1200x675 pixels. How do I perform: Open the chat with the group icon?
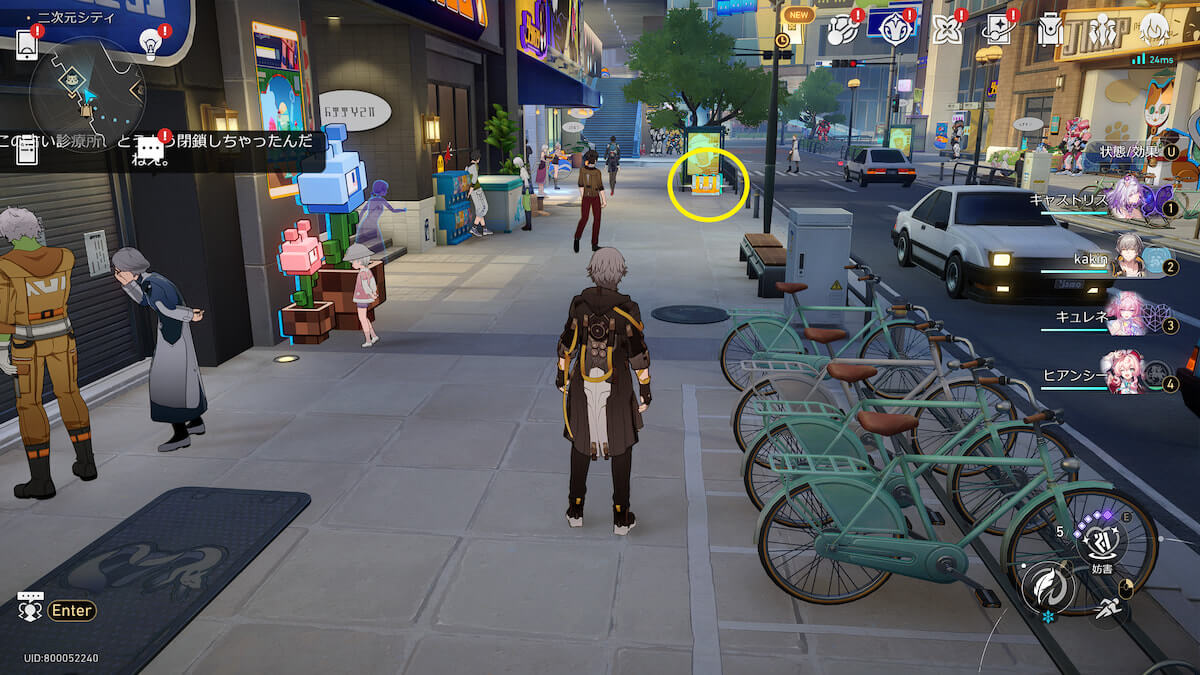30,606
